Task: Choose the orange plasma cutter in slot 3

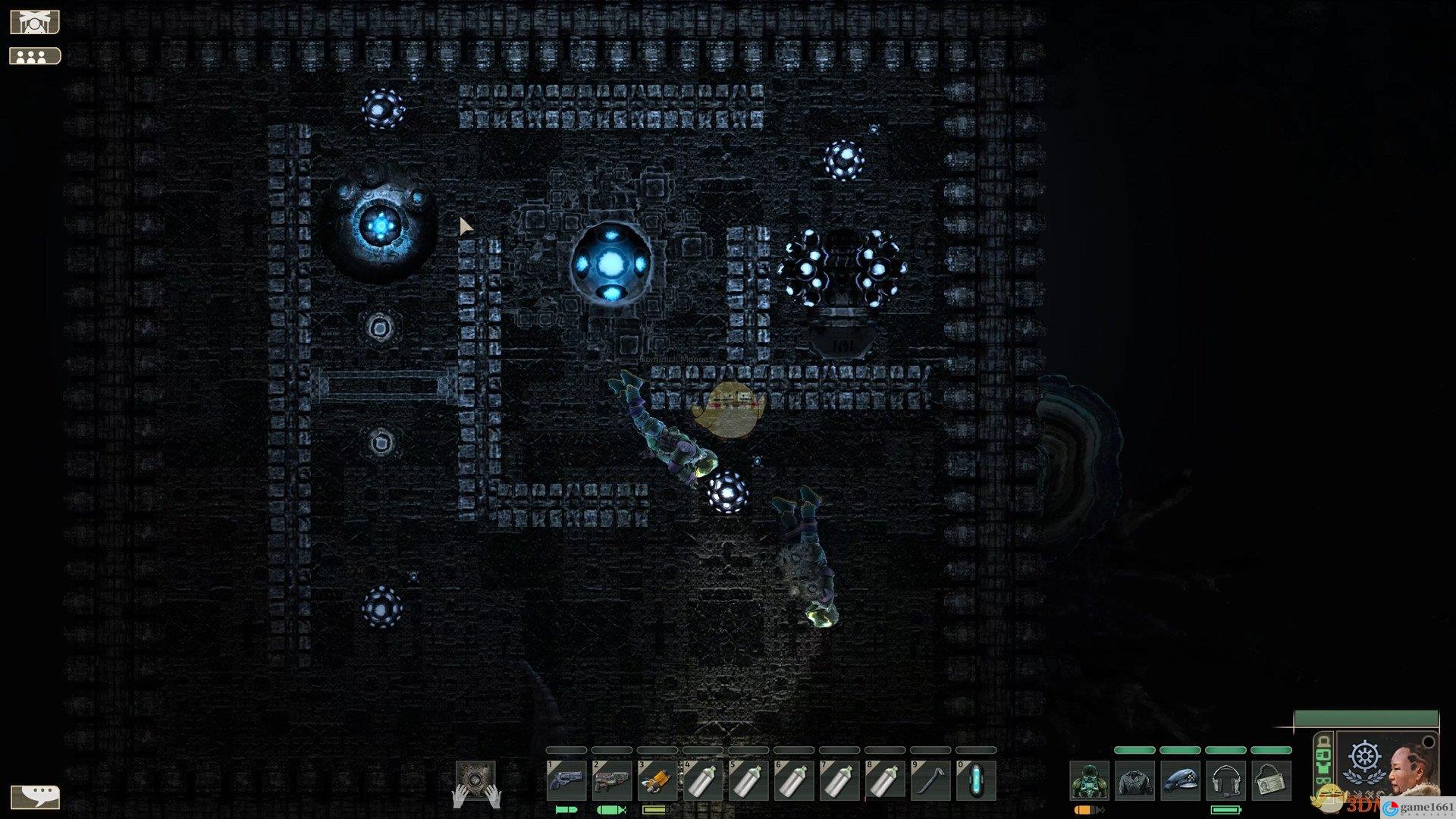Action: click(657, 780)
